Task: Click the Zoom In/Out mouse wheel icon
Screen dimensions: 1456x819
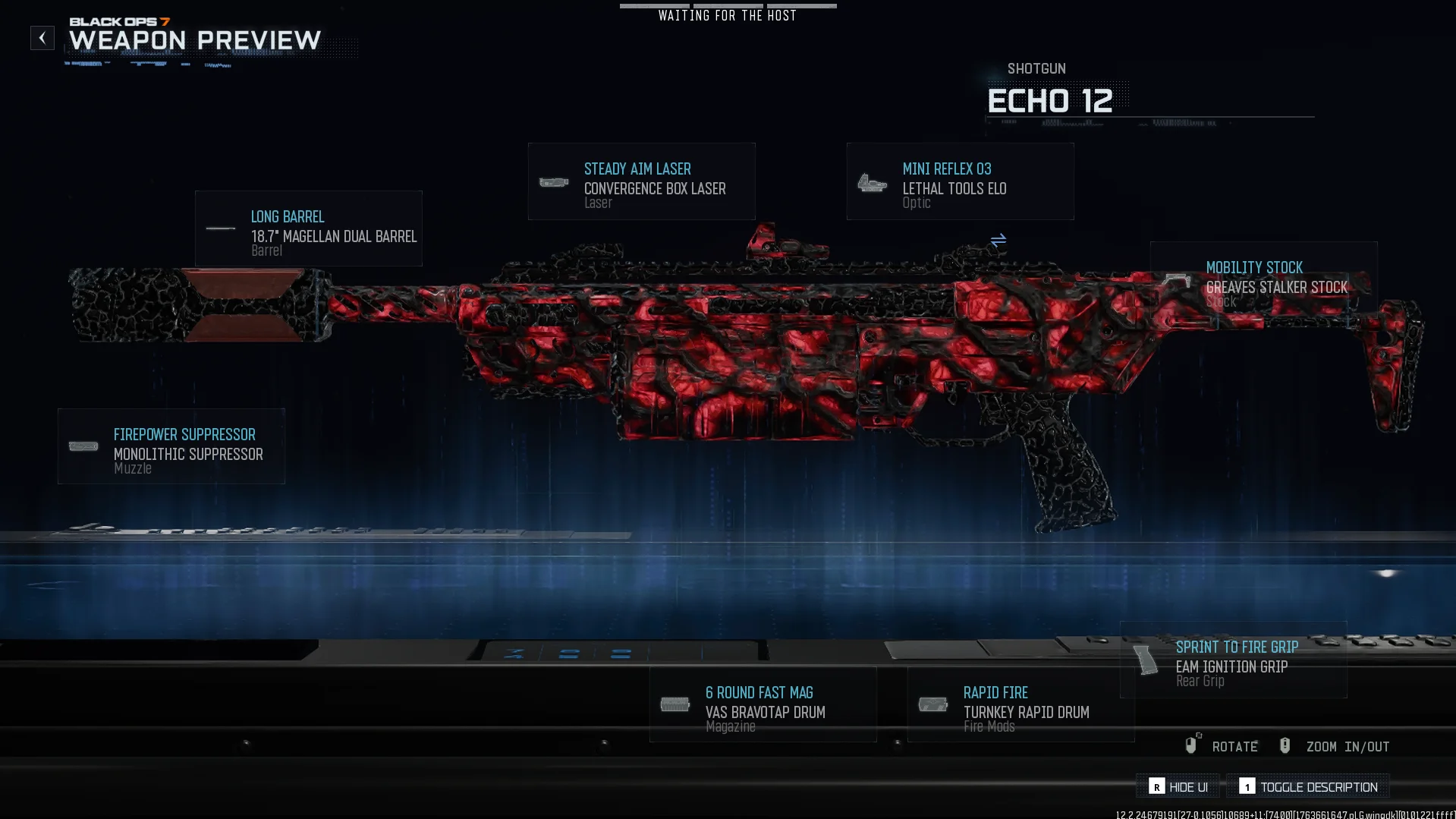Action: pyautogui.click(x=1285, y=745)
